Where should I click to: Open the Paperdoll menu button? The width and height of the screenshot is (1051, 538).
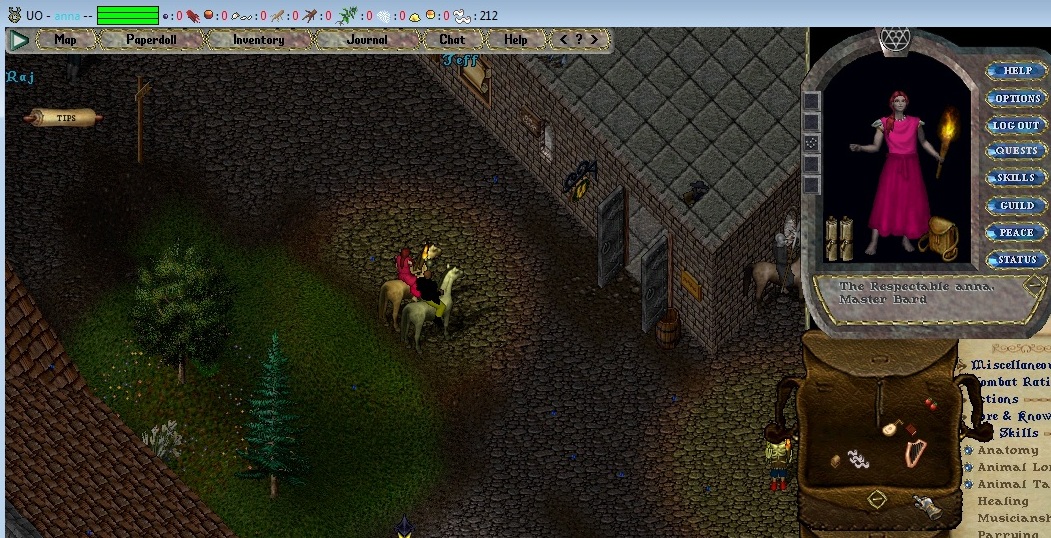(150, 40)
